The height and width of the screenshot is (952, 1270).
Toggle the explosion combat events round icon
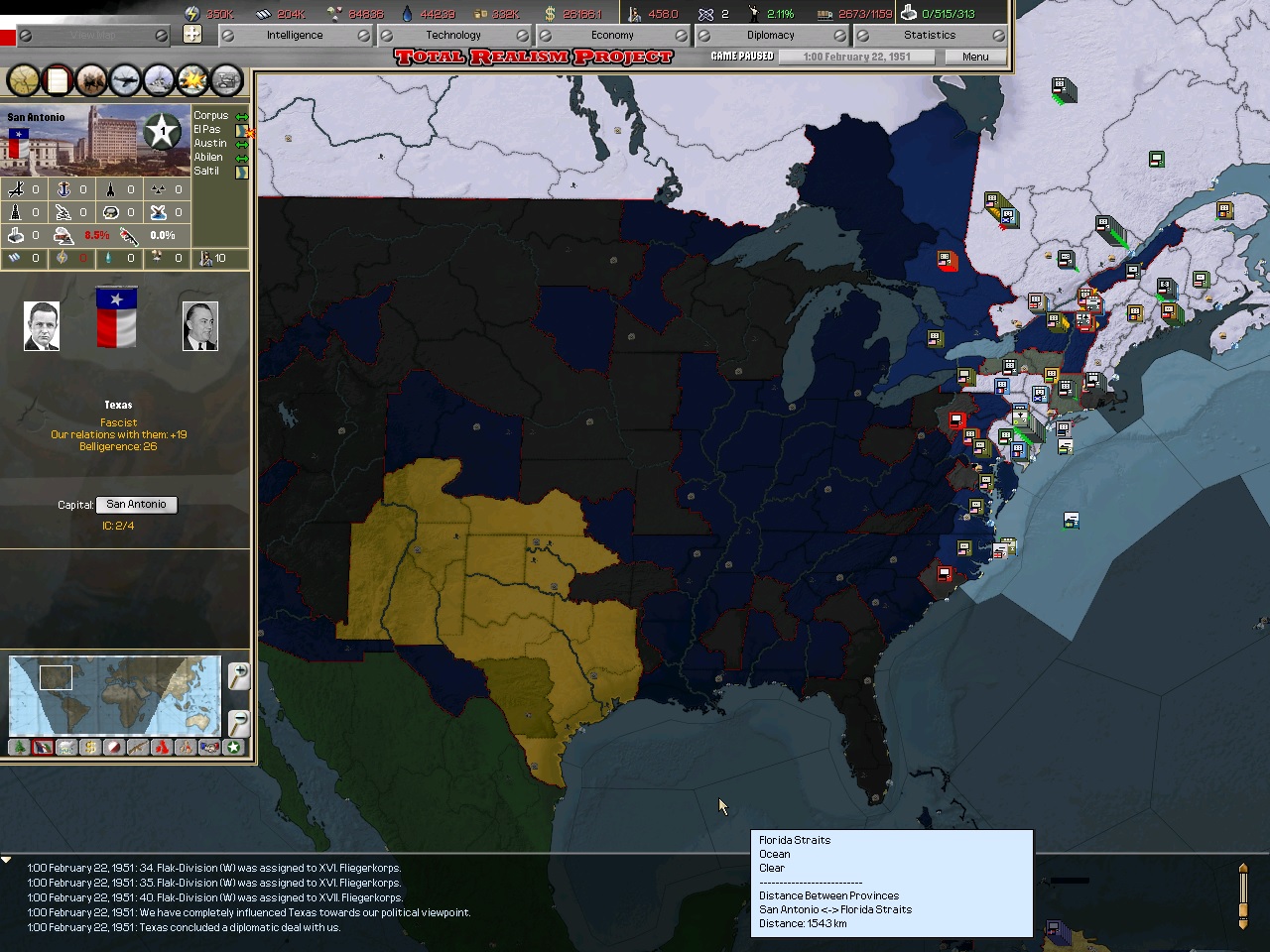click(x=192, y=80)
